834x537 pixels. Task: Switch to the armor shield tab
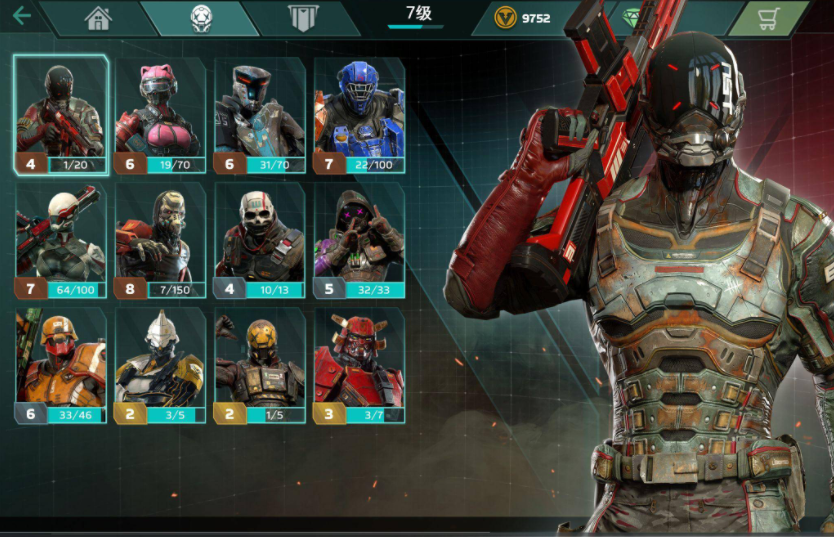[302, 18]
